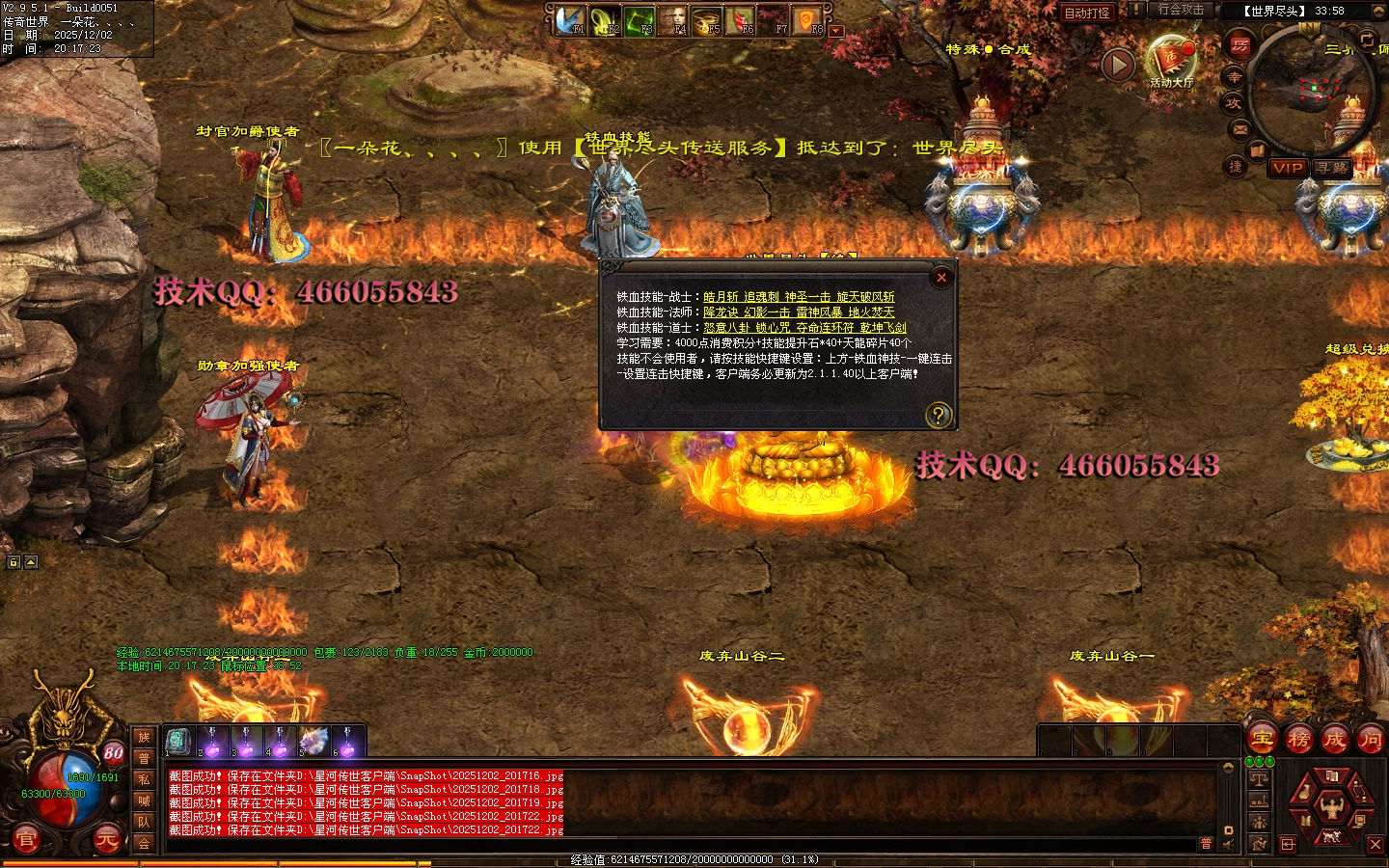The height and width of the screenshot is (868, 1389).
Task: Open the VIP panel
Action: (x=1288, y=168)
